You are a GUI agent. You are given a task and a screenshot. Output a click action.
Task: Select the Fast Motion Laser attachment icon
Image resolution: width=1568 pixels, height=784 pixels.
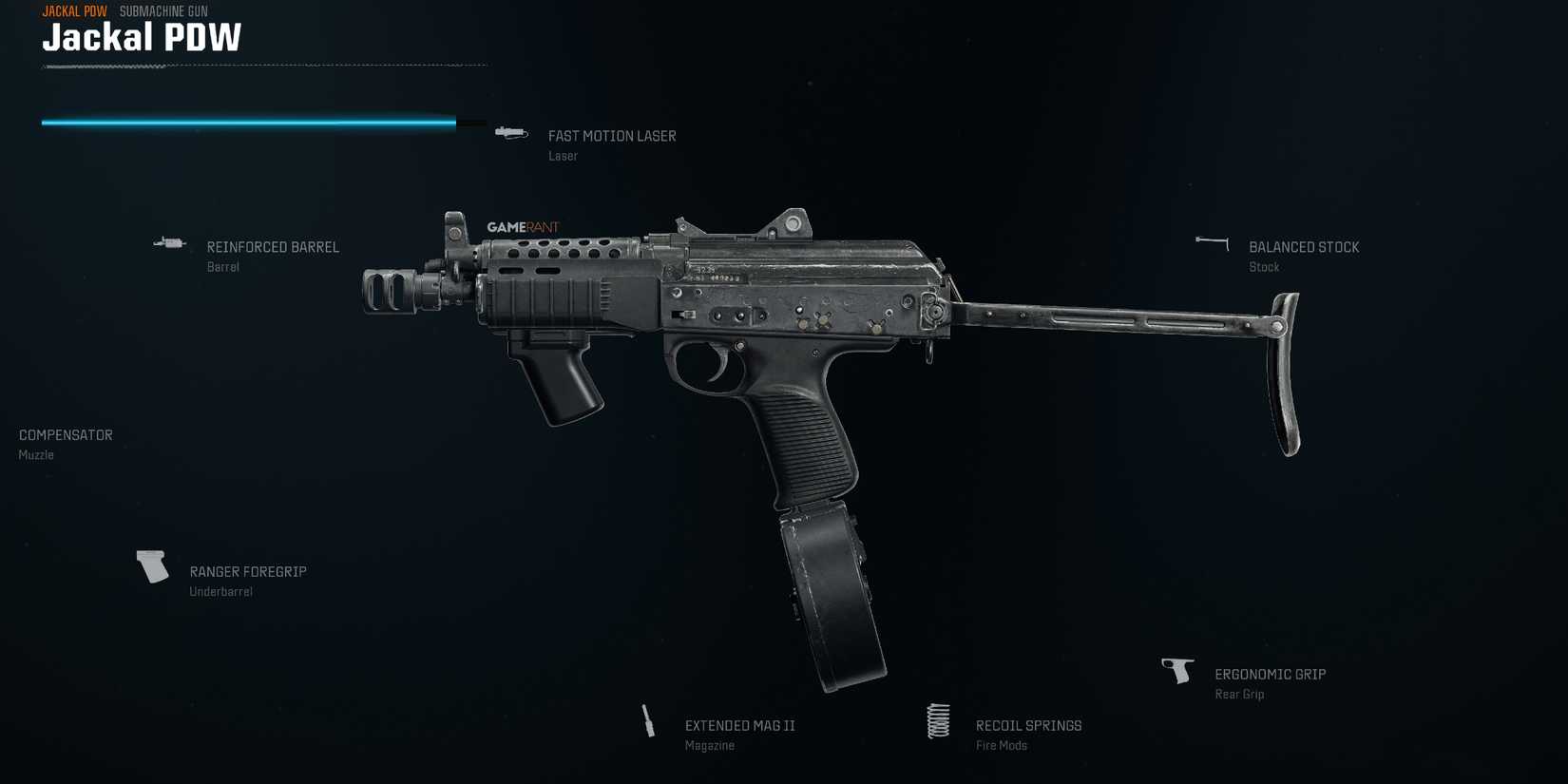click(x=511, y=133)
